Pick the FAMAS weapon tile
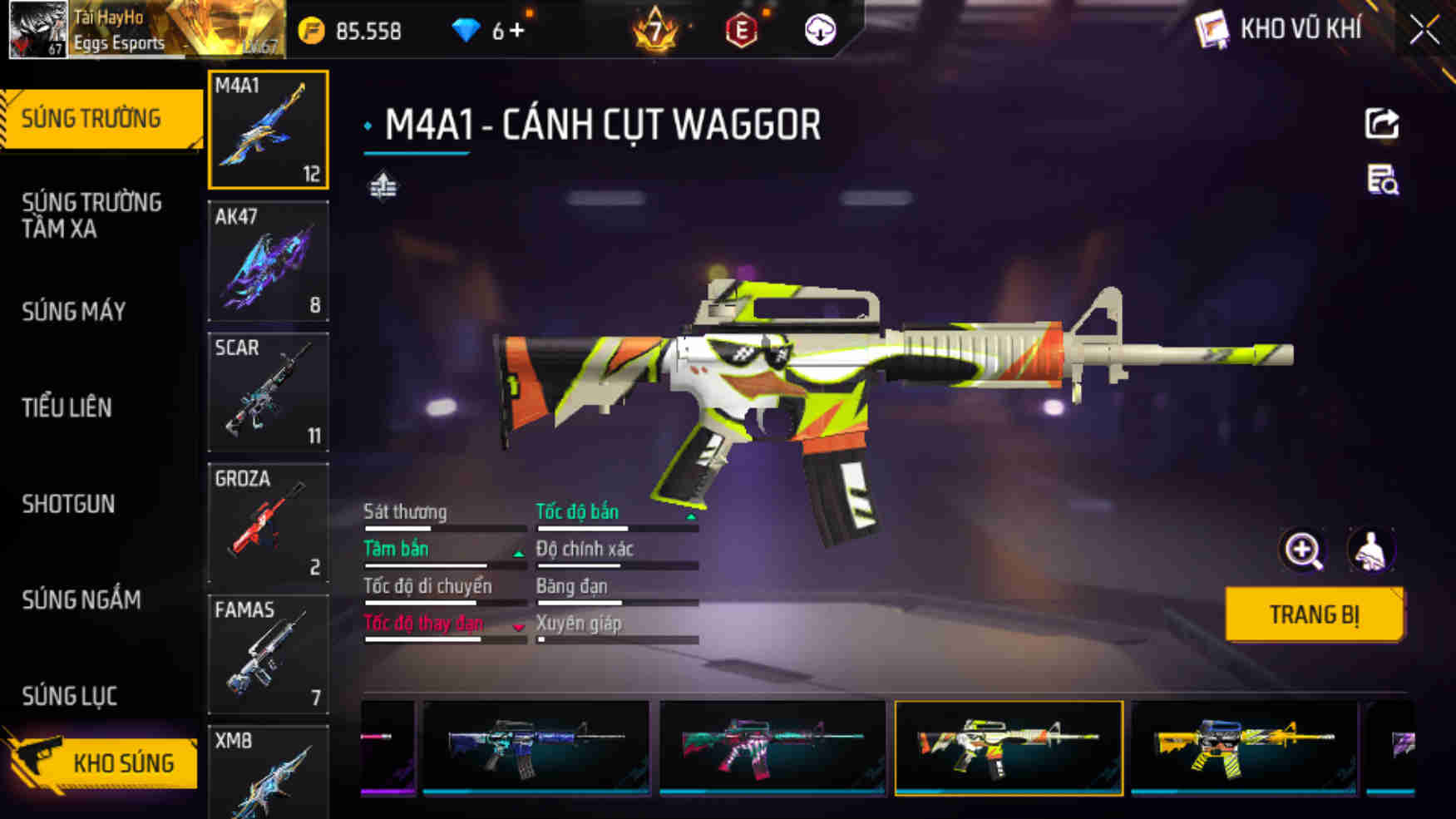The image size is (1456, 819). [268, 654]
